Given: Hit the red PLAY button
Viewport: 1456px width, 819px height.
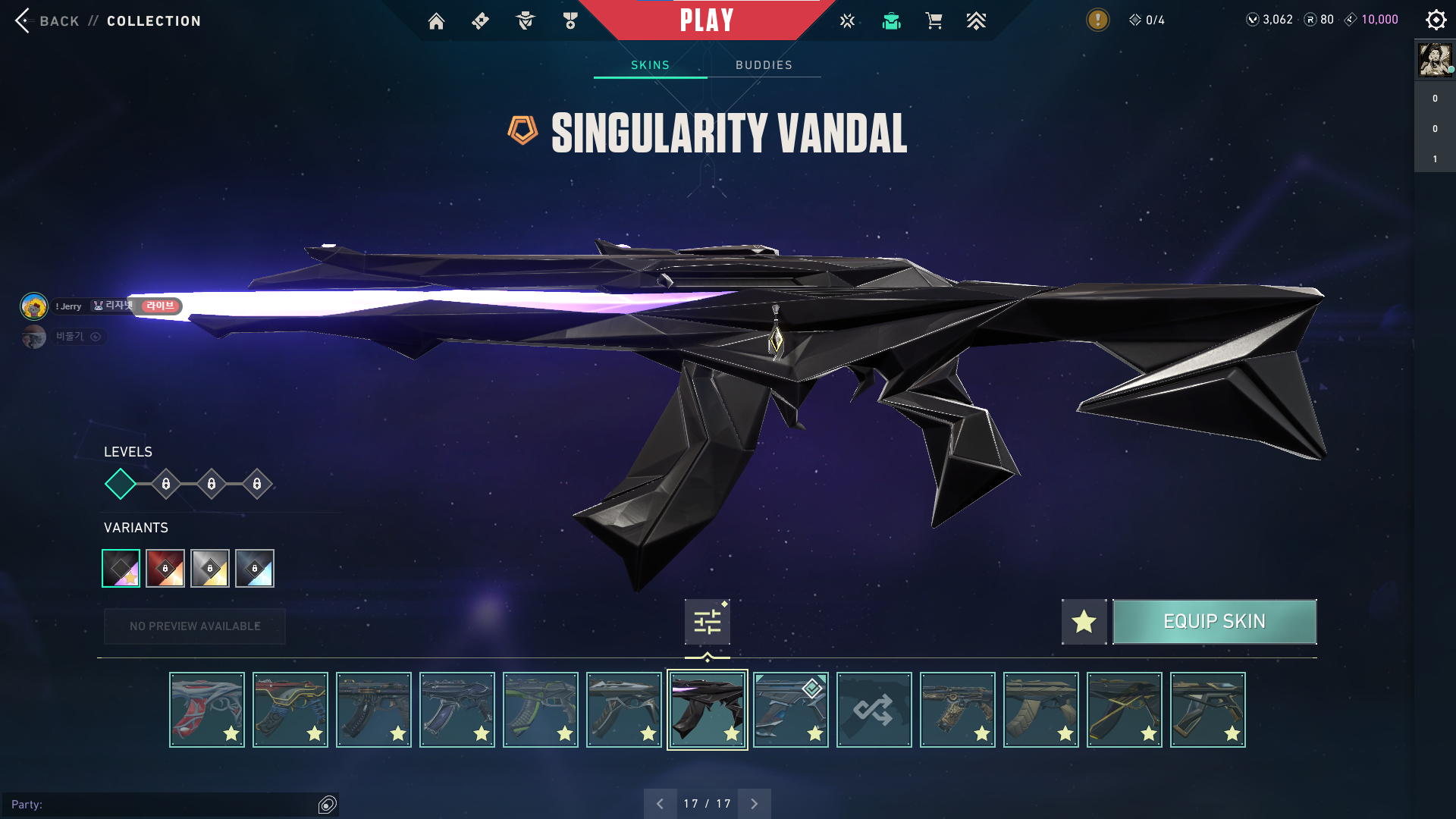Looking at the screenshot, I should [x=707, y=20].
